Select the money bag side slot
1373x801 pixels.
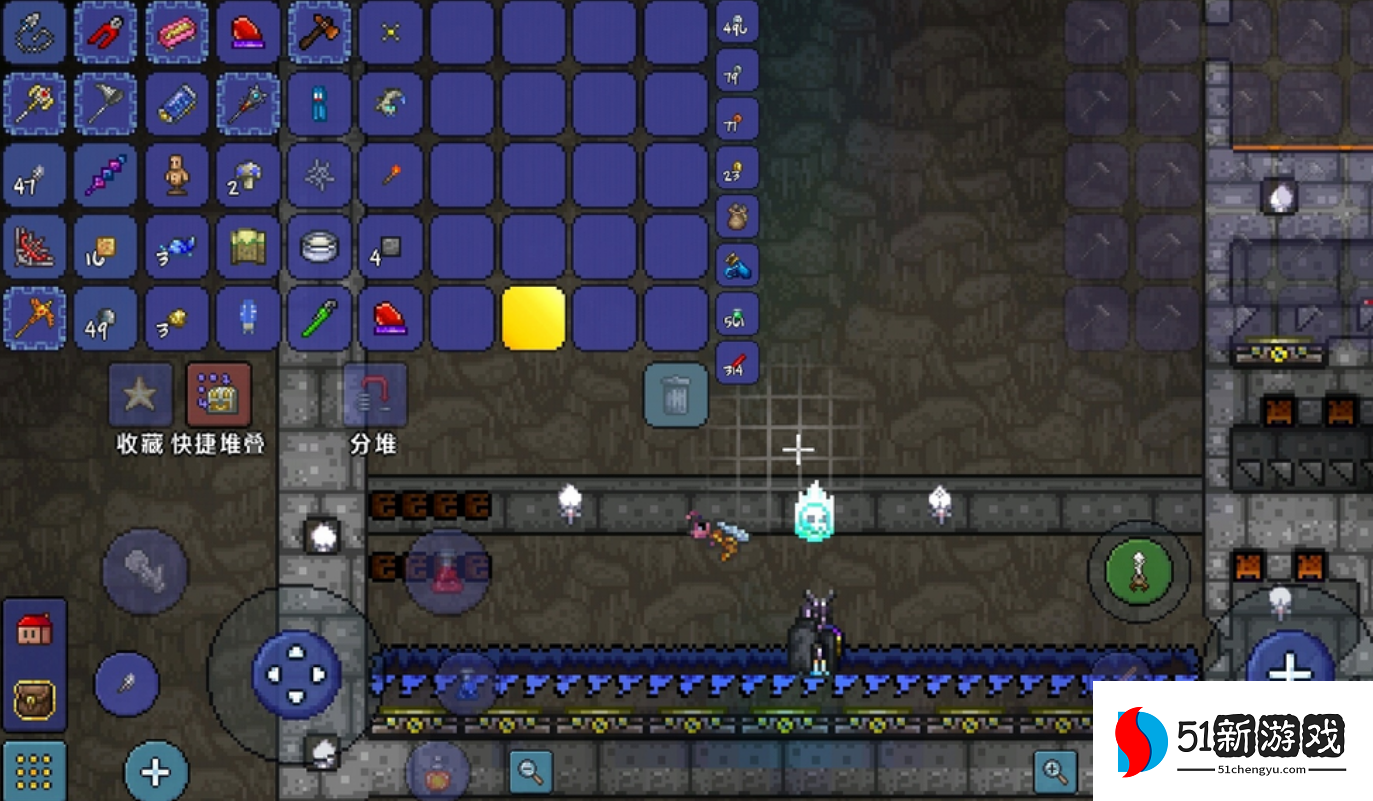(x=738, y=217)
